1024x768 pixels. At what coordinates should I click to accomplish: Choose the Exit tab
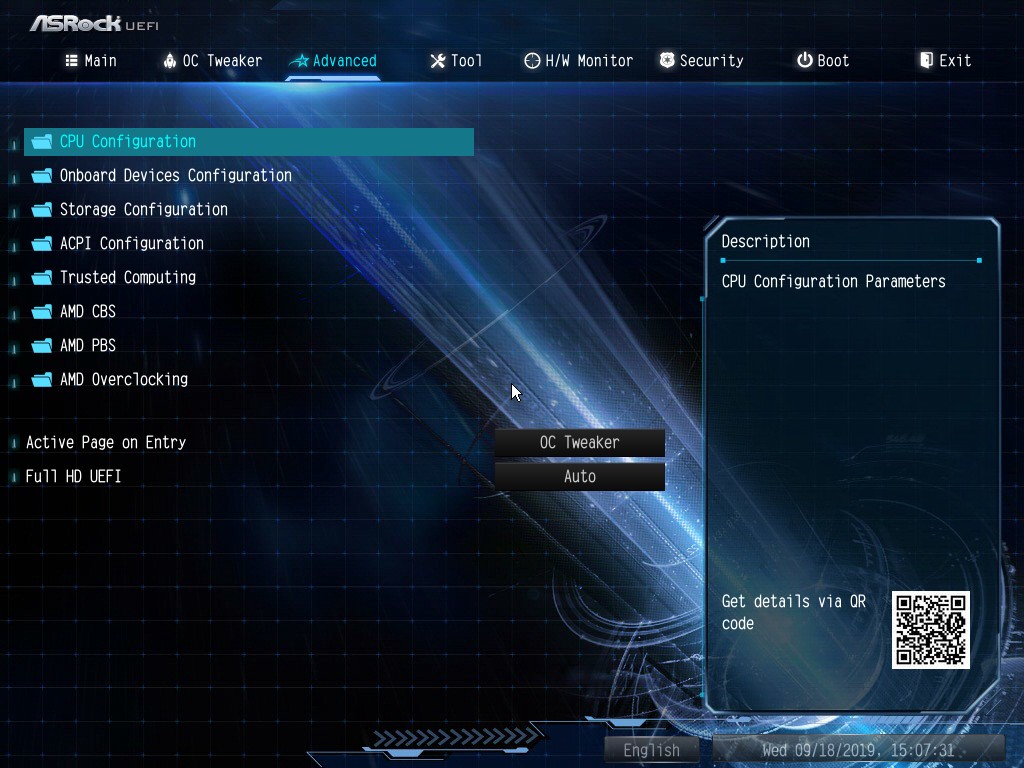pyautogui.click(x=945, y=61)
